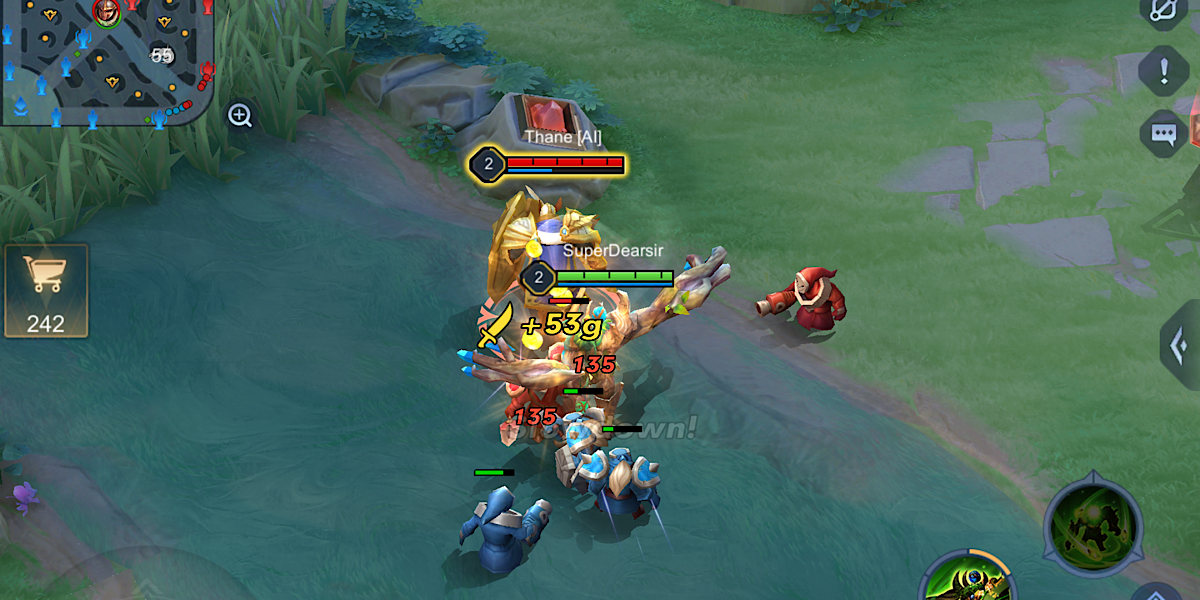Click the minimap in the corner
Image resolution: width=1200 pixels, height=600 pixels.
click(x=106, y=62)
